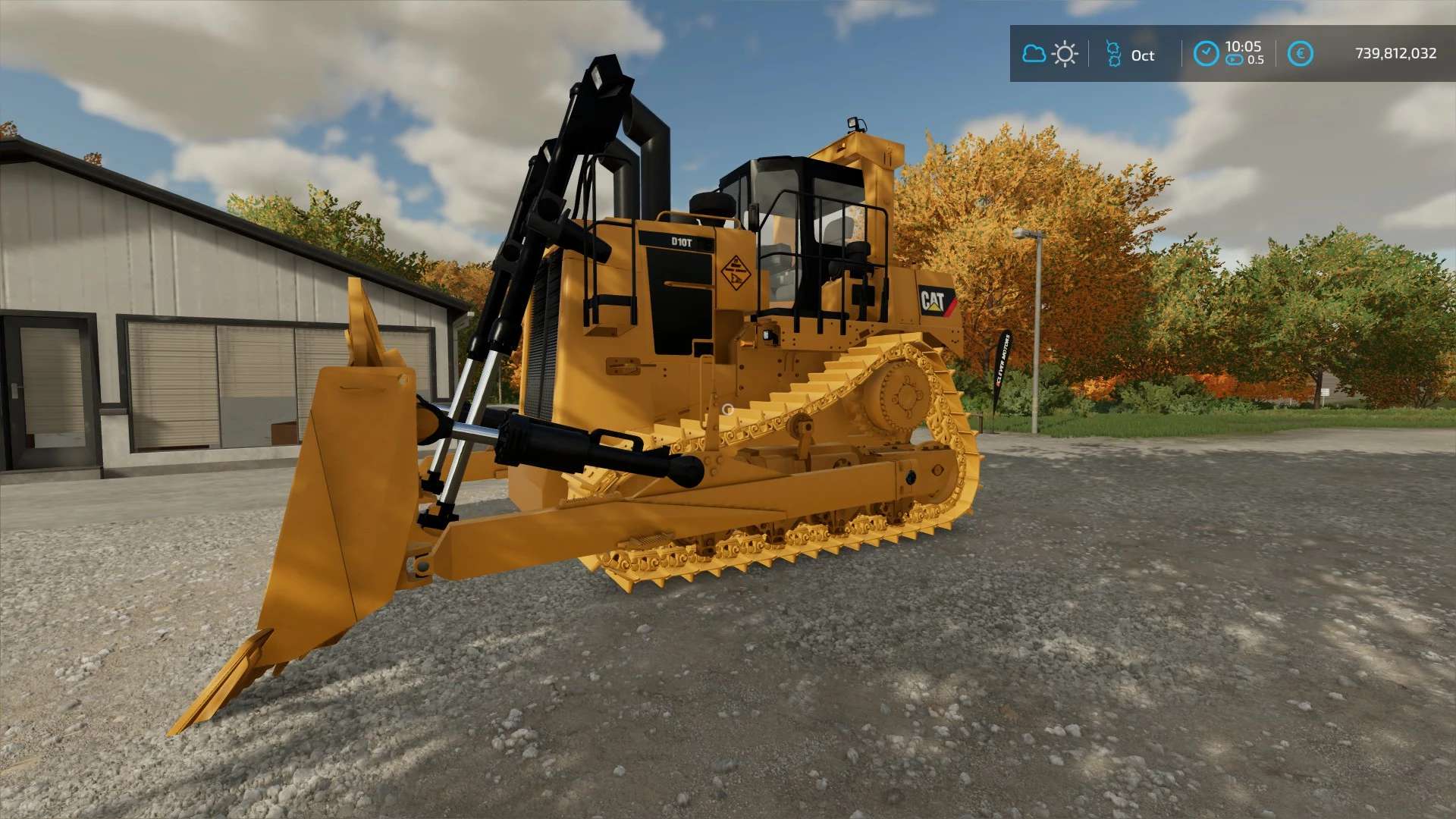The height and width of the screenshot is (819, 1456).
Task: Select the October season calendar icon
Action: click(x=1113, y=54)
